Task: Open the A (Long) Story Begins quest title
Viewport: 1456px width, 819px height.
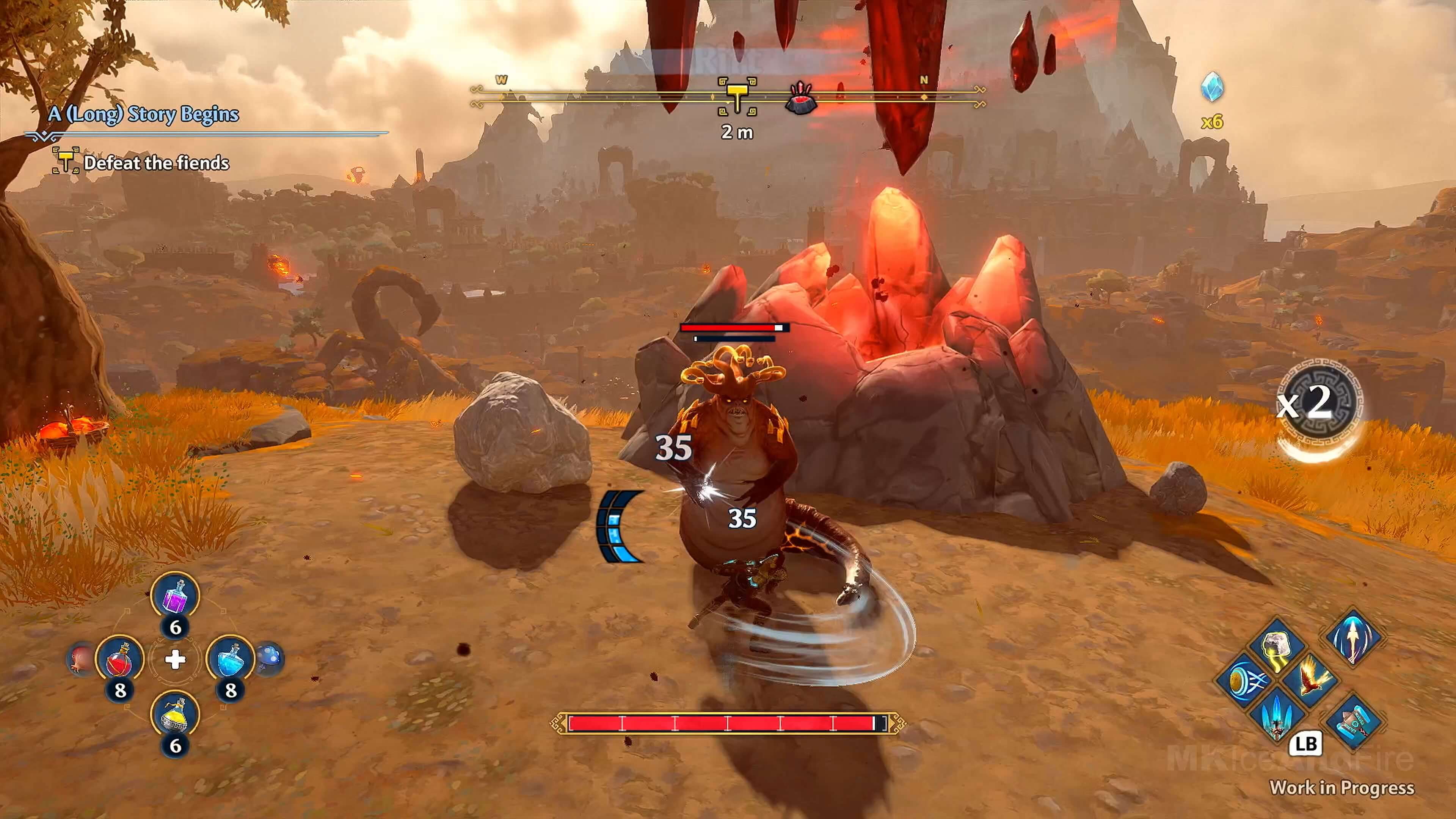Action: pos(144,114)
